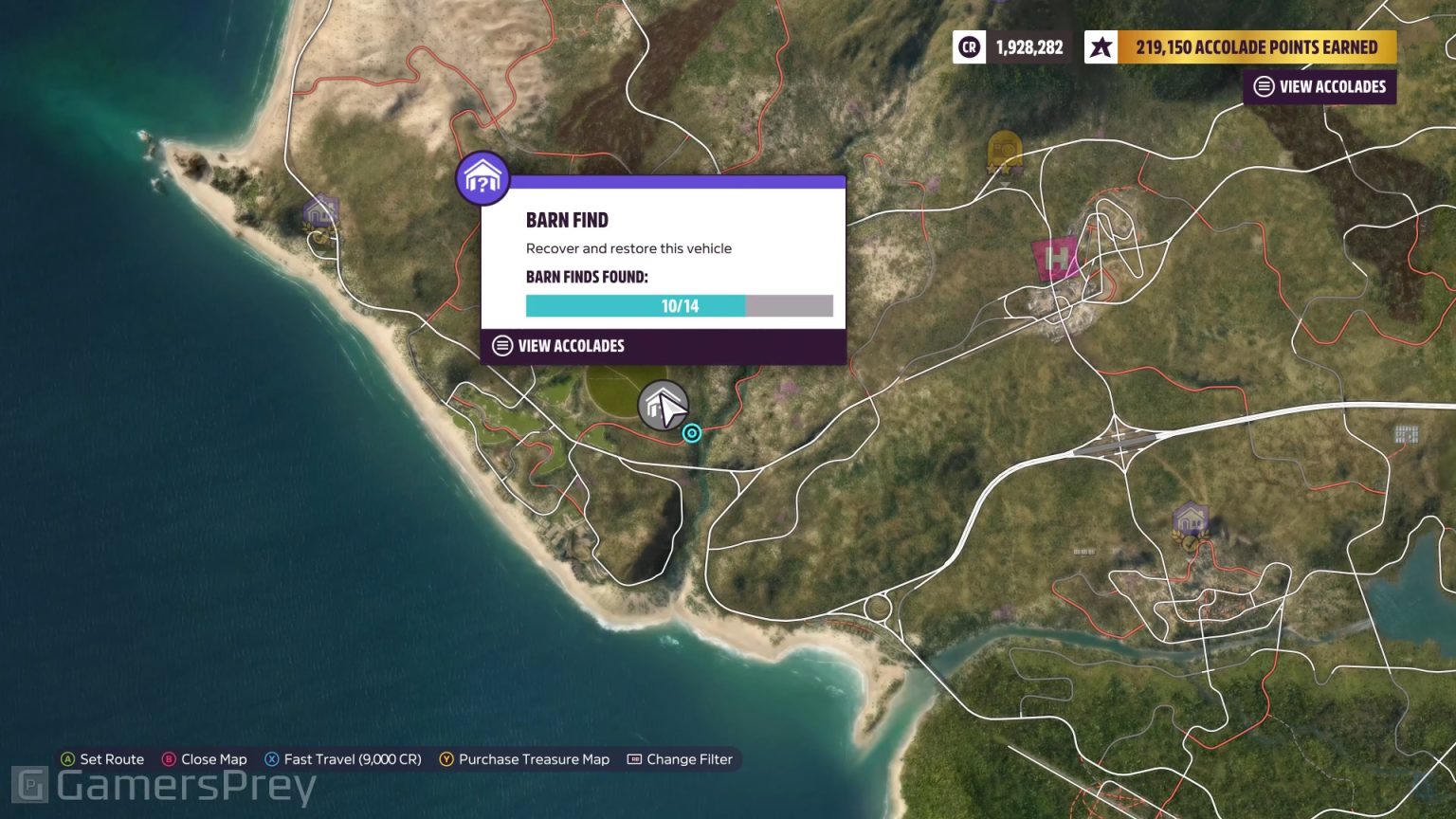Open Change Filter
Screen dimensions: 1456x819
689,758
